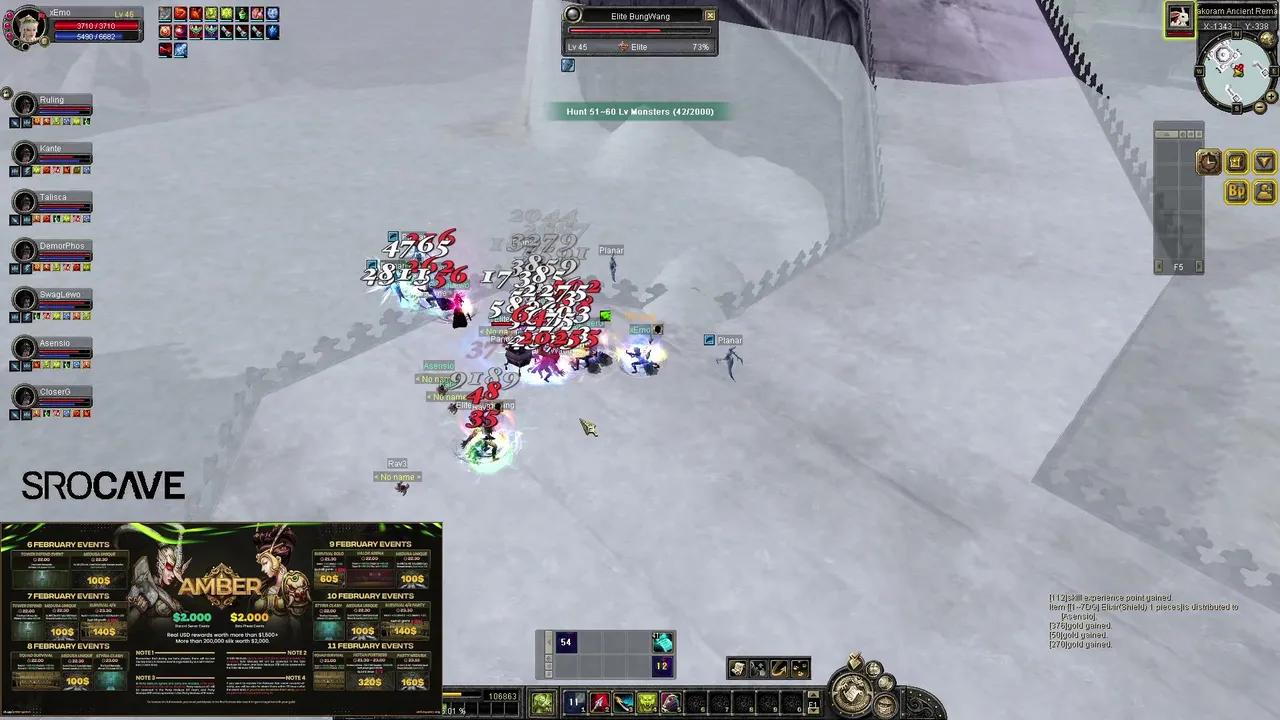
Task: Activate the red spear skill in slot 2
Action: [600, 702]
